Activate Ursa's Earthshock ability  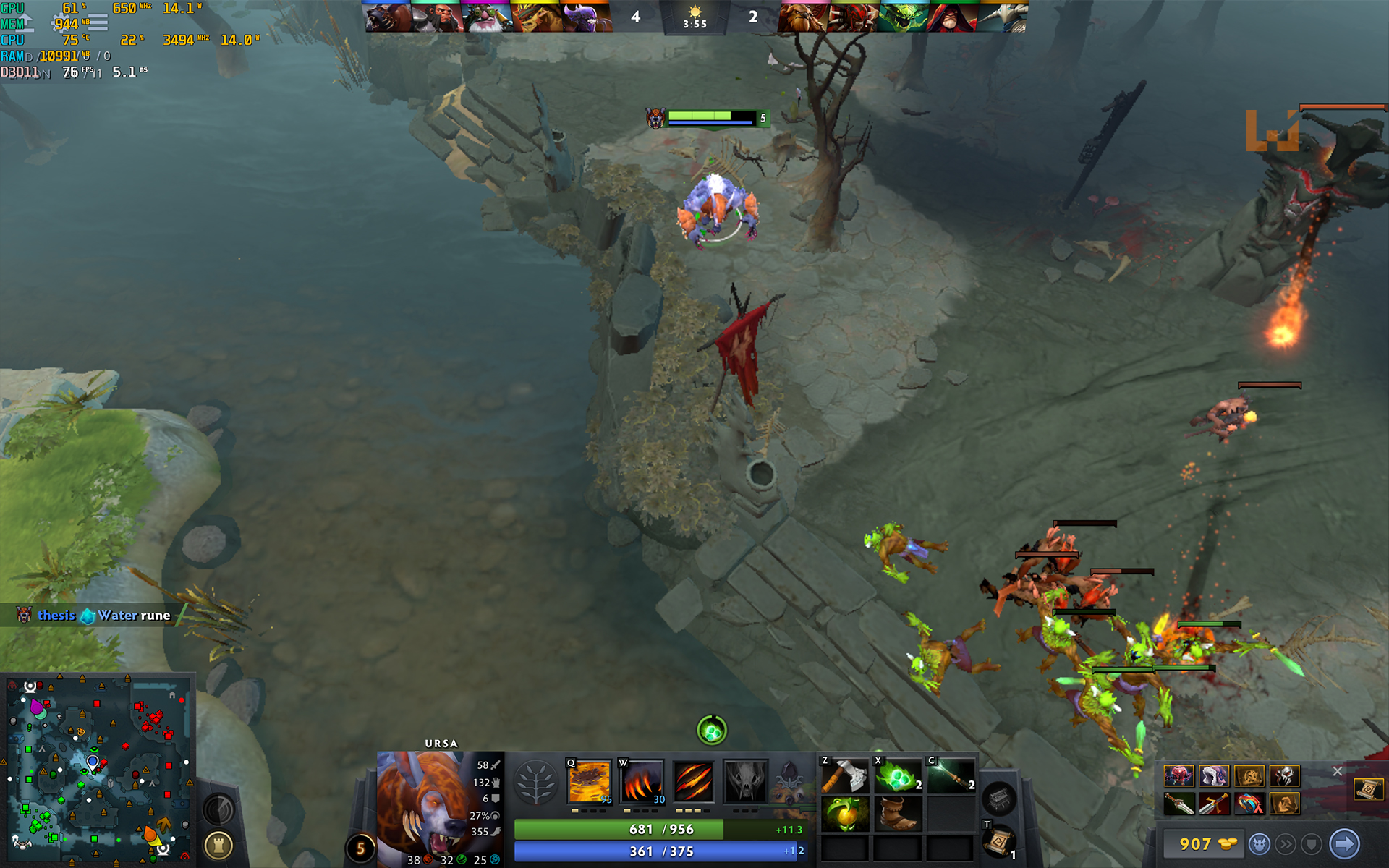tap(590, 781)
